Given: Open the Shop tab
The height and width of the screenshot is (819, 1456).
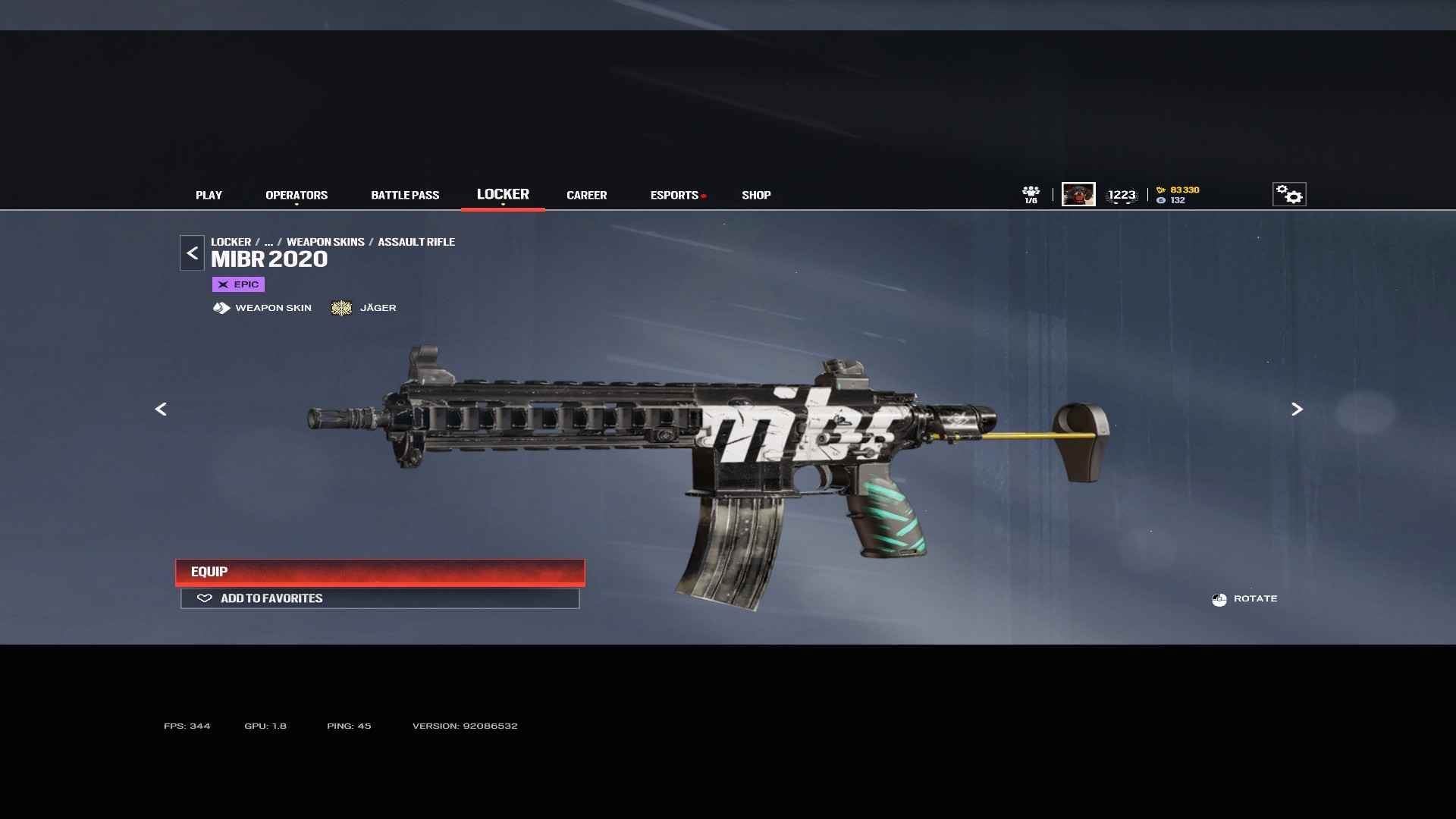Looking at the screenshot, I should click(756, 195).
